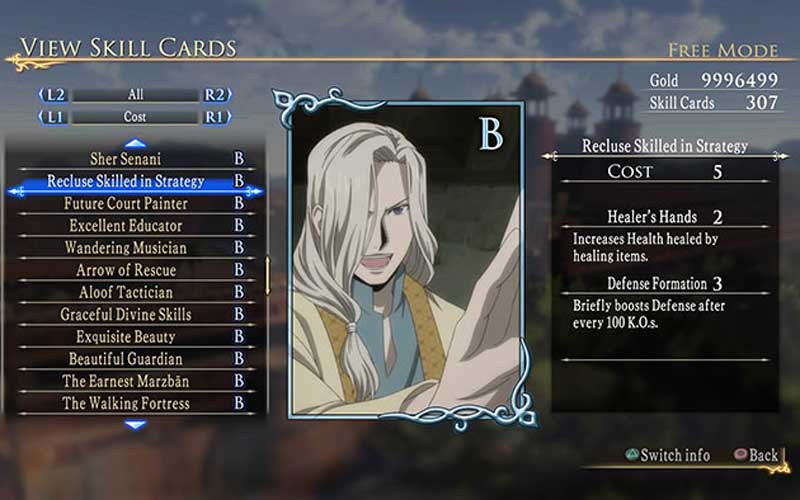
Task: Select the Exquisite Beauty card
Action: point(126,337)
